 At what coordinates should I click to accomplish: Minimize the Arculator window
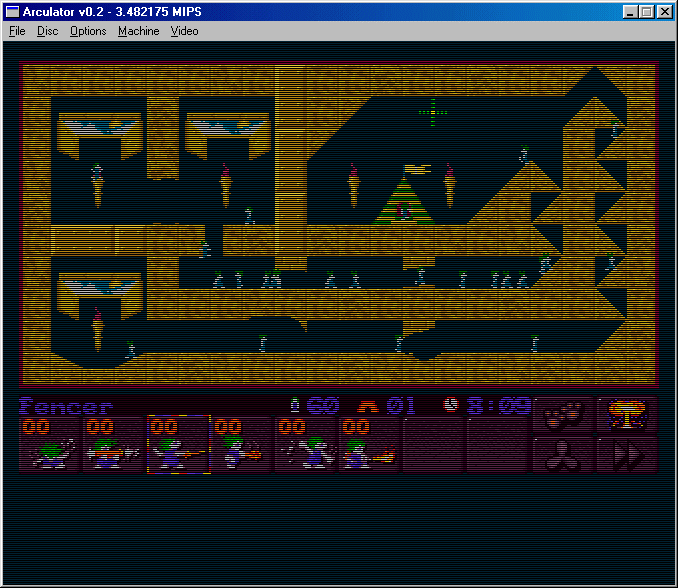pyautogui.click(x=631, y=11)
